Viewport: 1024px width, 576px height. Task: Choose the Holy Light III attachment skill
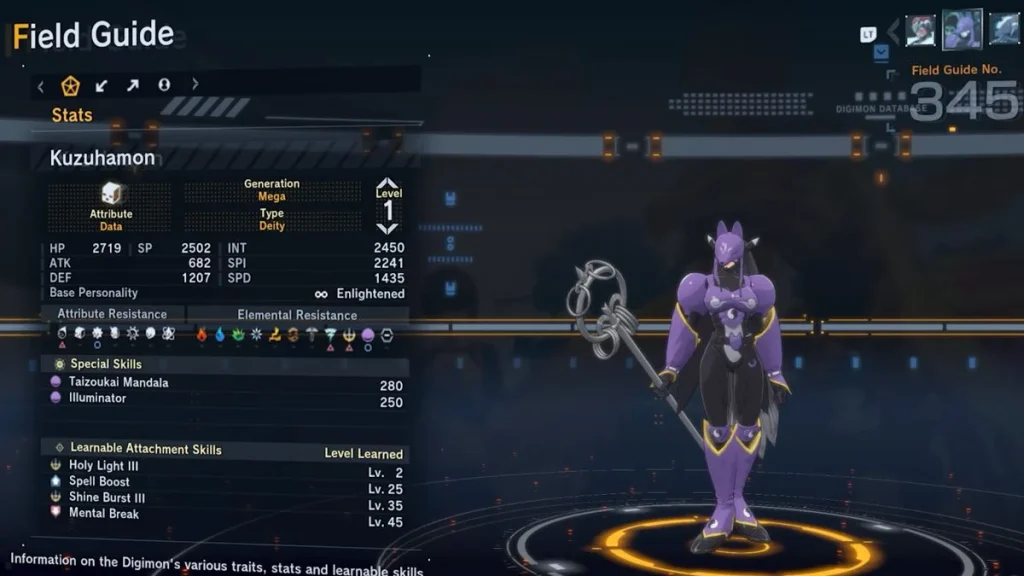point(103,466)
